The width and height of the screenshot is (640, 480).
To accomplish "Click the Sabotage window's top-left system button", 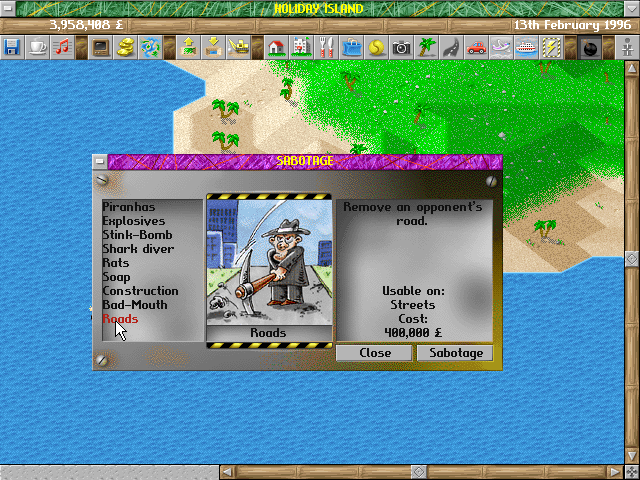I will click(x=99, y=160).
